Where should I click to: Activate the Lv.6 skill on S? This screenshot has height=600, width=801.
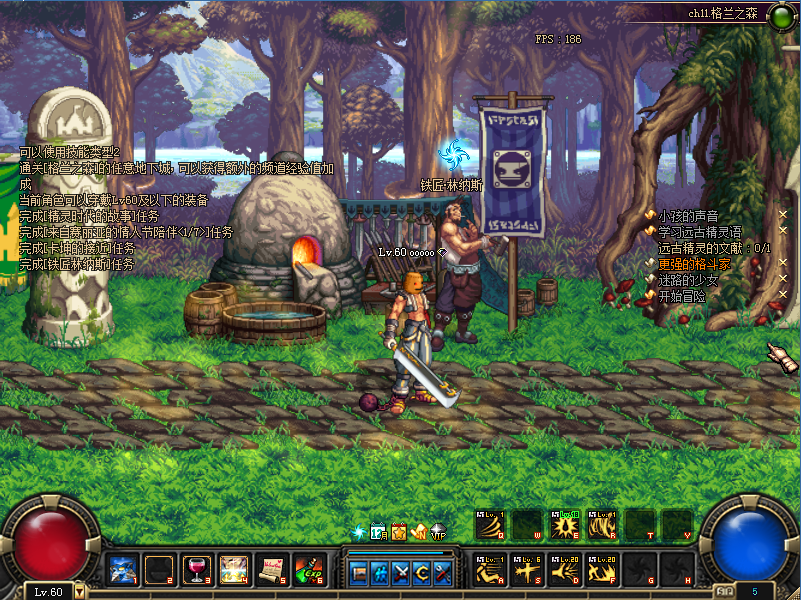527,571
